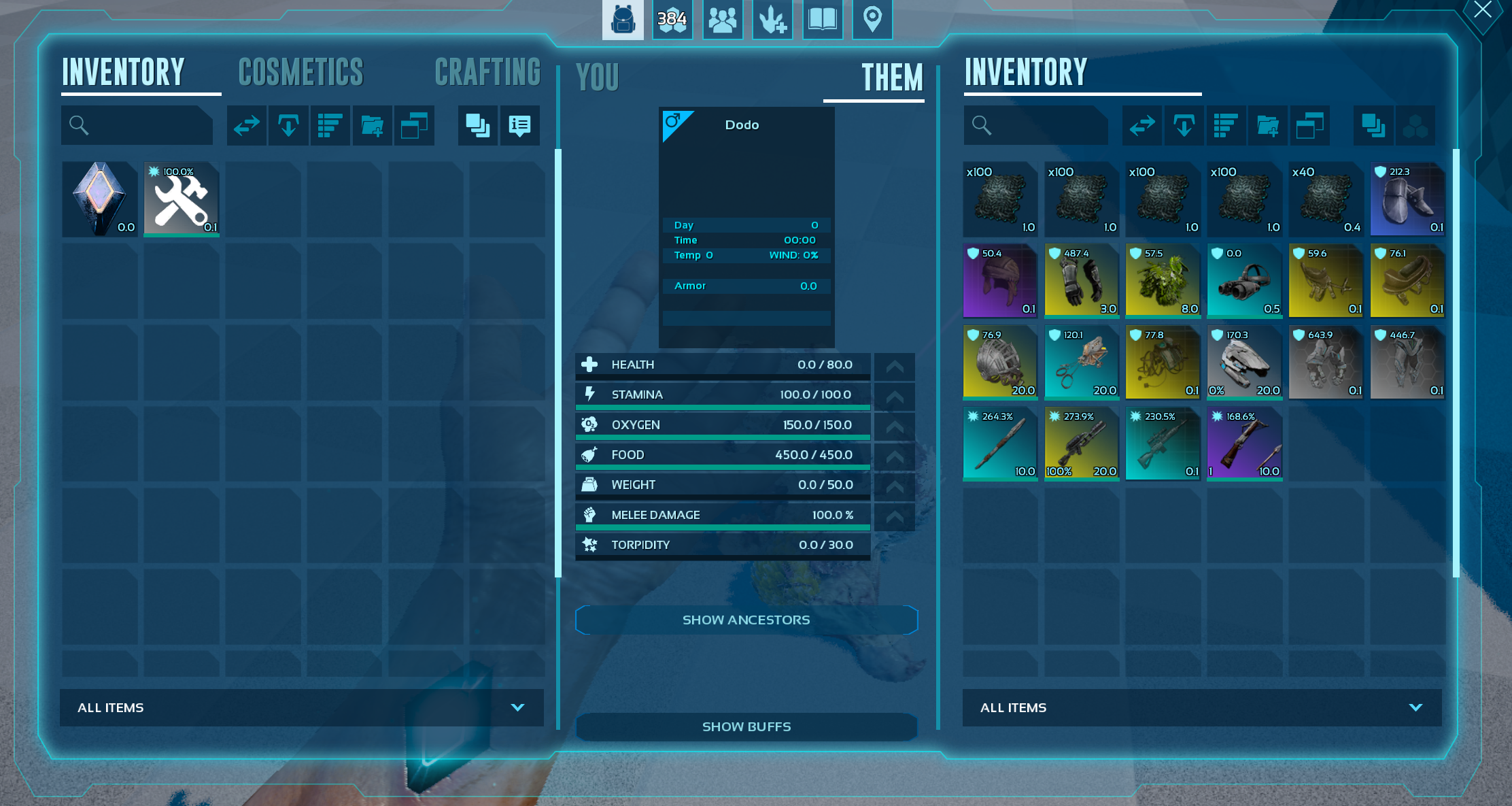Open the Engrams panel showing 384 points
Image resolution: width=1512 pixels, height=806 pixels.
672,20
